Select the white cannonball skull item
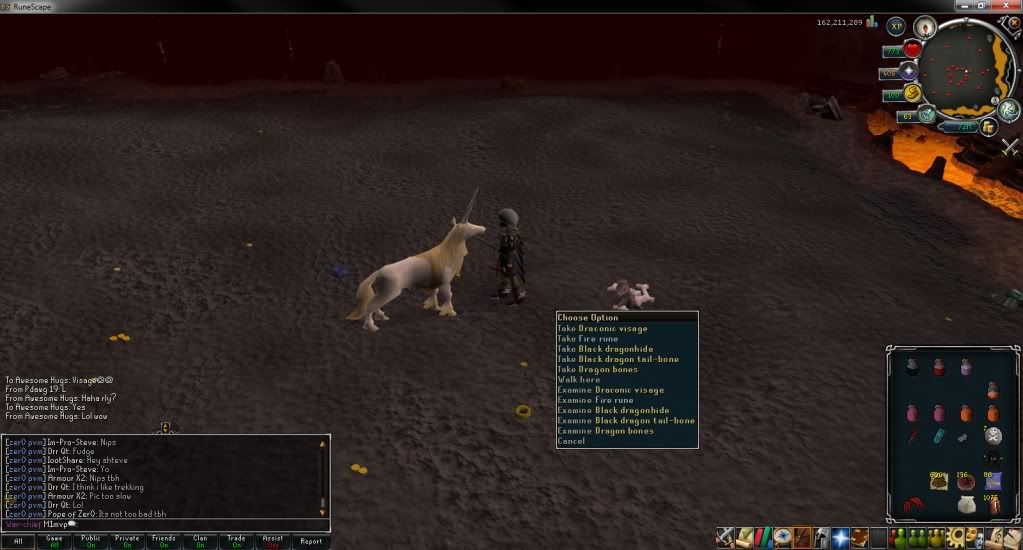 [x=993, y=434]
